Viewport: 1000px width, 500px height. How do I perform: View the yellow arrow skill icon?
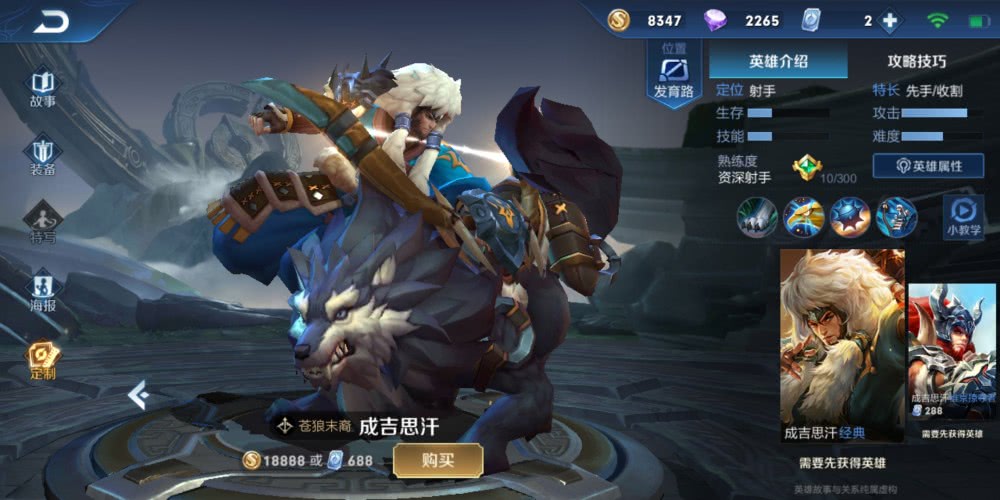pyautogui.click(x=803, y=217)
